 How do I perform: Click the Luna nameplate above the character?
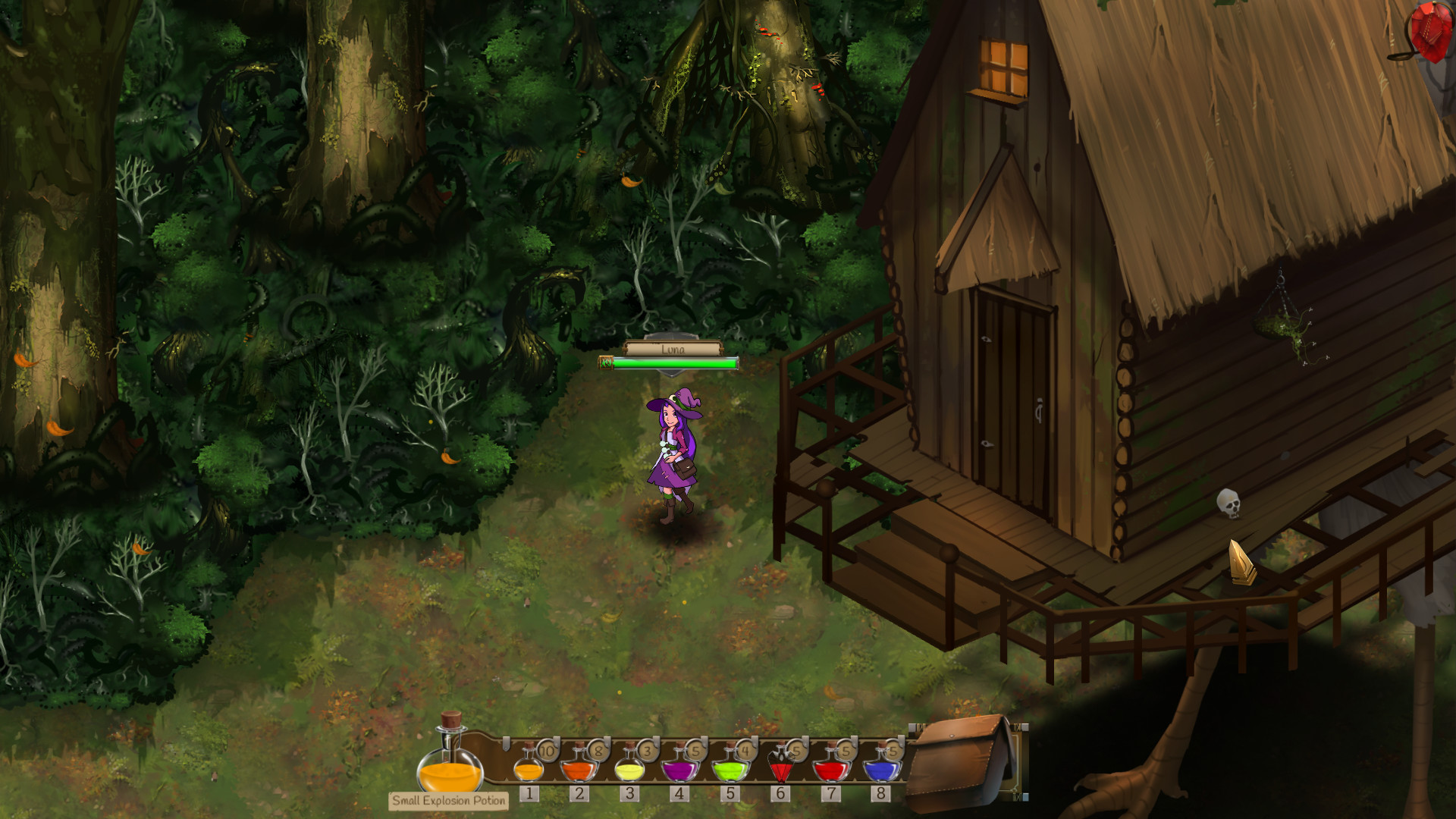click(x=672, y=350)
